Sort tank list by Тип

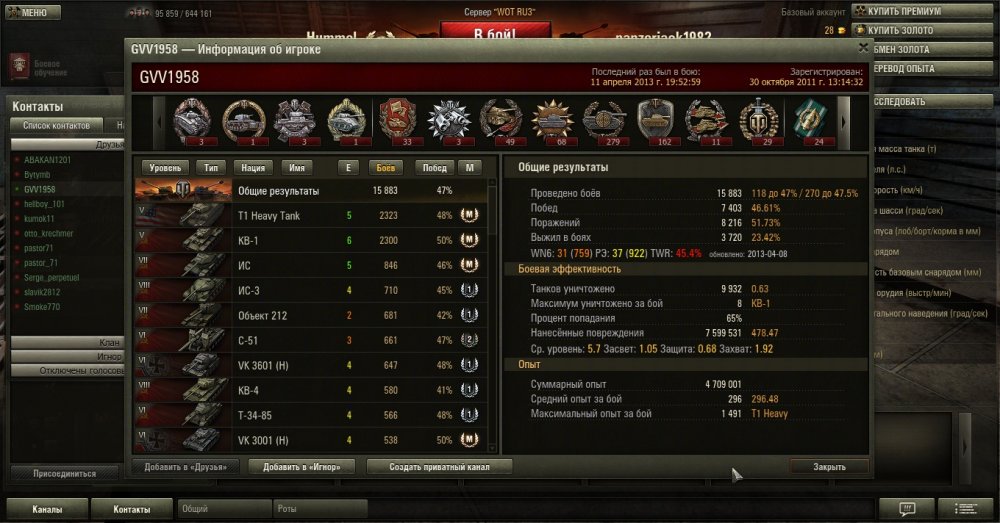tap(211, 168)
